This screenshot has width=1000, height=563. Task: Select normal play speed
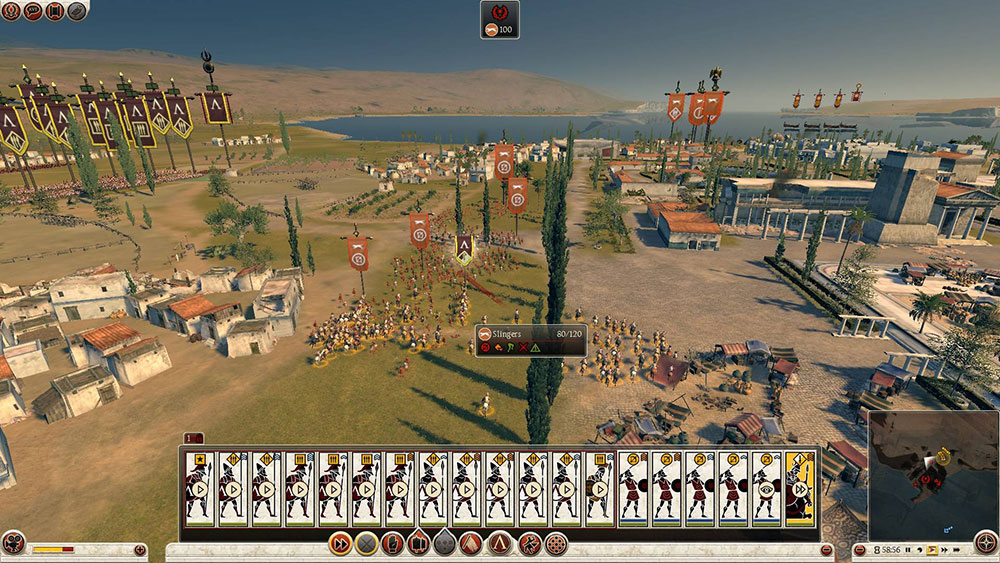point(933,550)
